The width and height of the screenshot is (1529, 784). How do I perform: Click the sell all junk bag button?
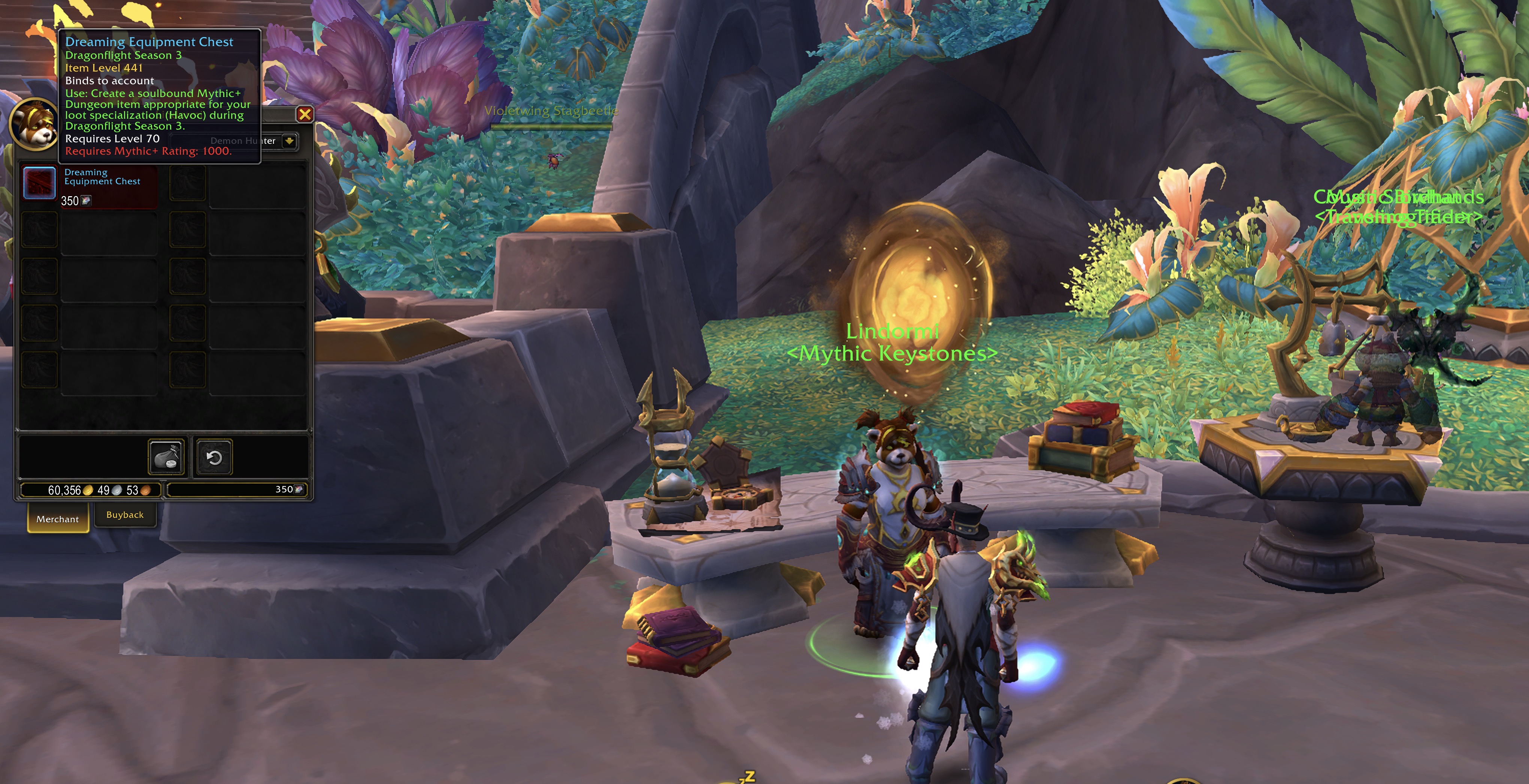[x=166, y=458]
